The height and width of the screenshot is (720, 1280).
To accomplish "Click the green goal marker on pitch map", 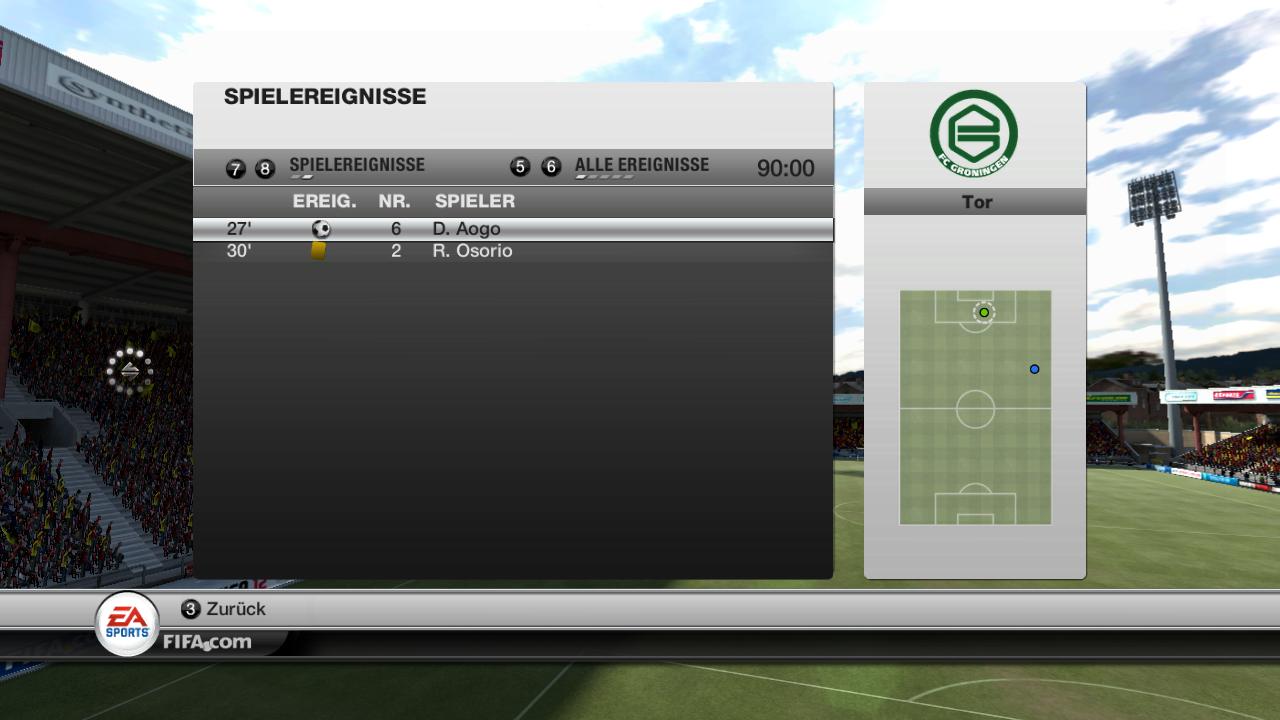I will click(x=984, y=313).
